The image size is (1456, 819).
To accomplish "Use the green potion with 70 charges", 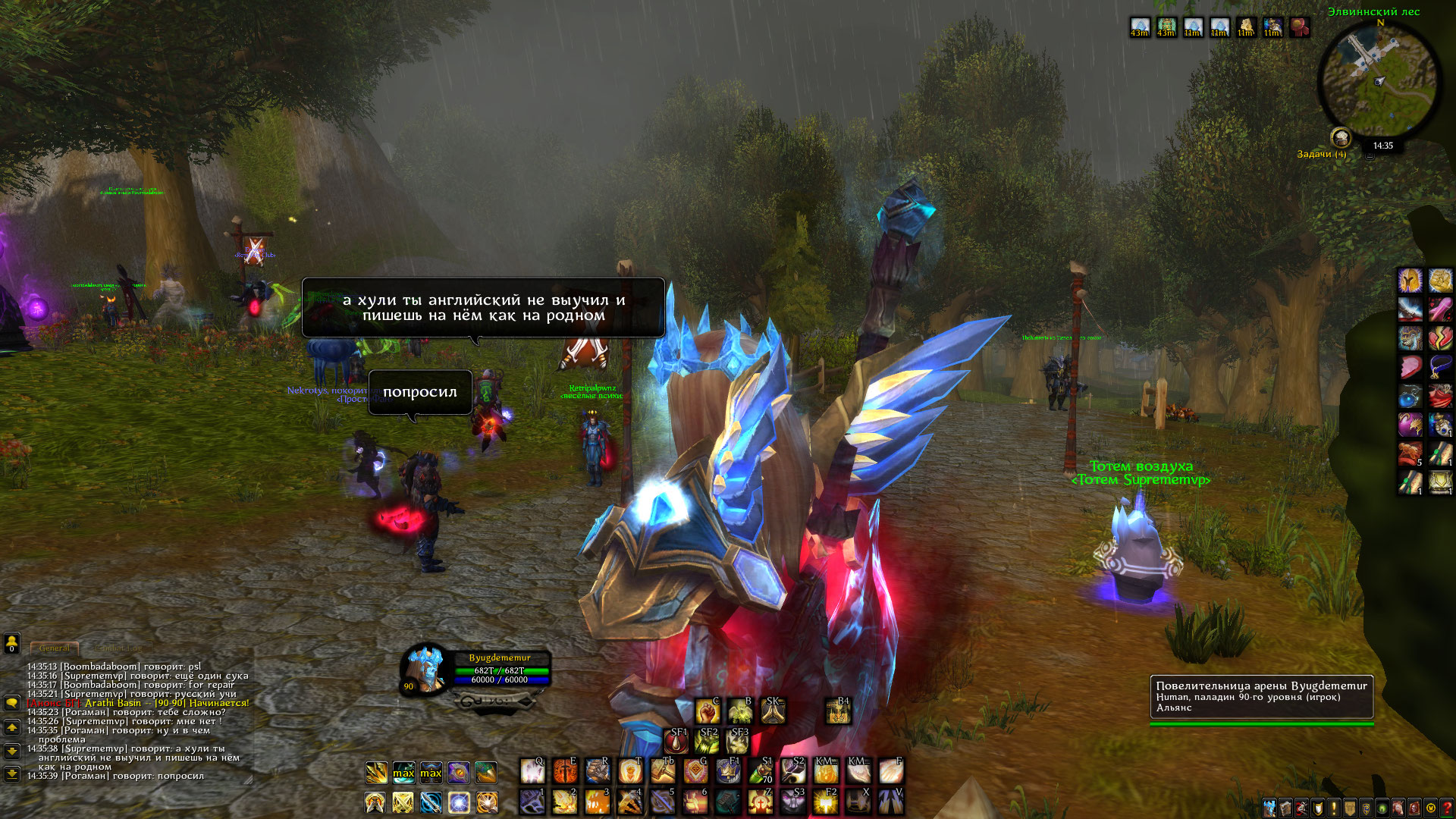I will (761, 772).
